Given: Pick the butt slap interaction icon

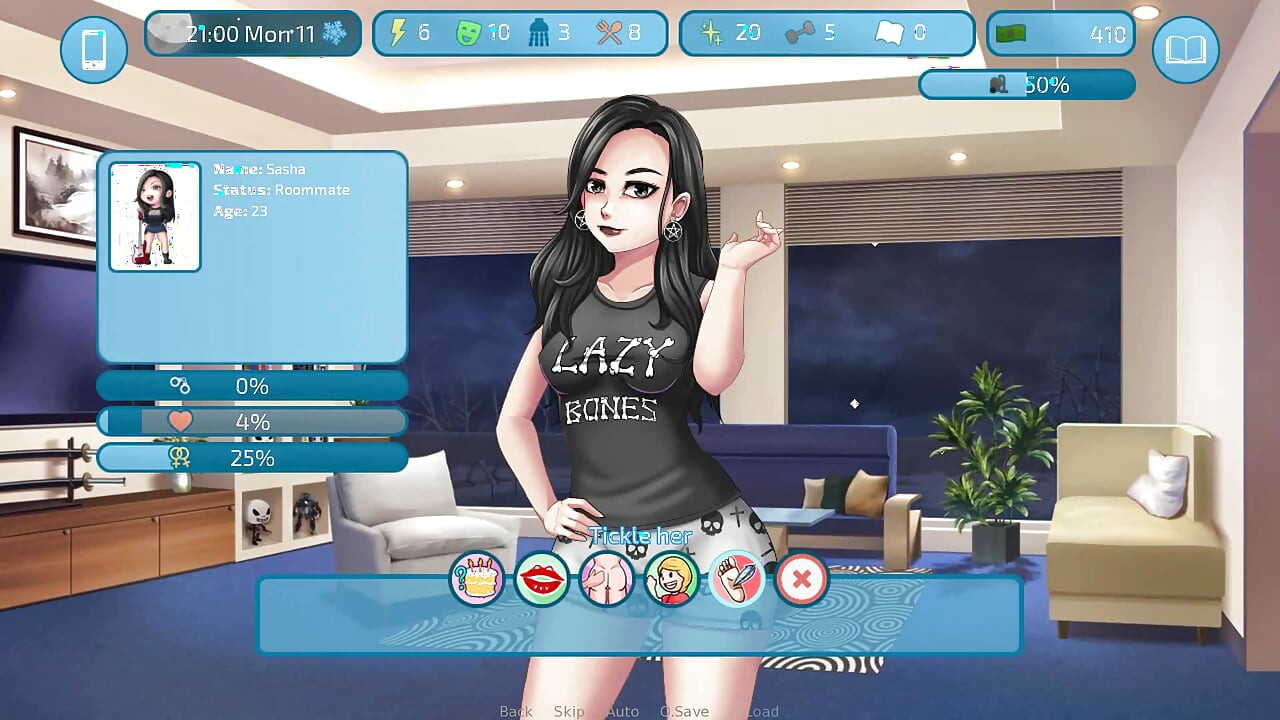Looking at the screenshot, I should pos(607,578).
